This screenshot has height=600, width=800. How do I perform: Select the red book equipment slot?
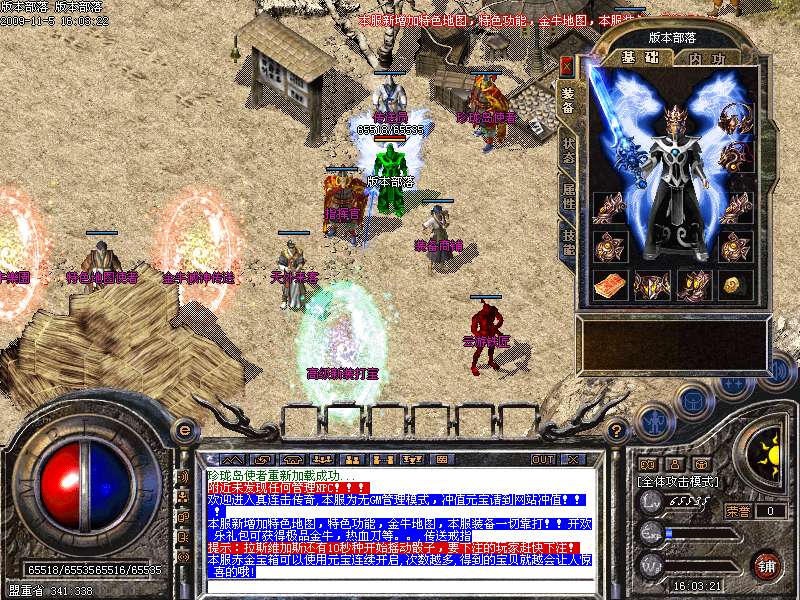(x=609, y=285)
